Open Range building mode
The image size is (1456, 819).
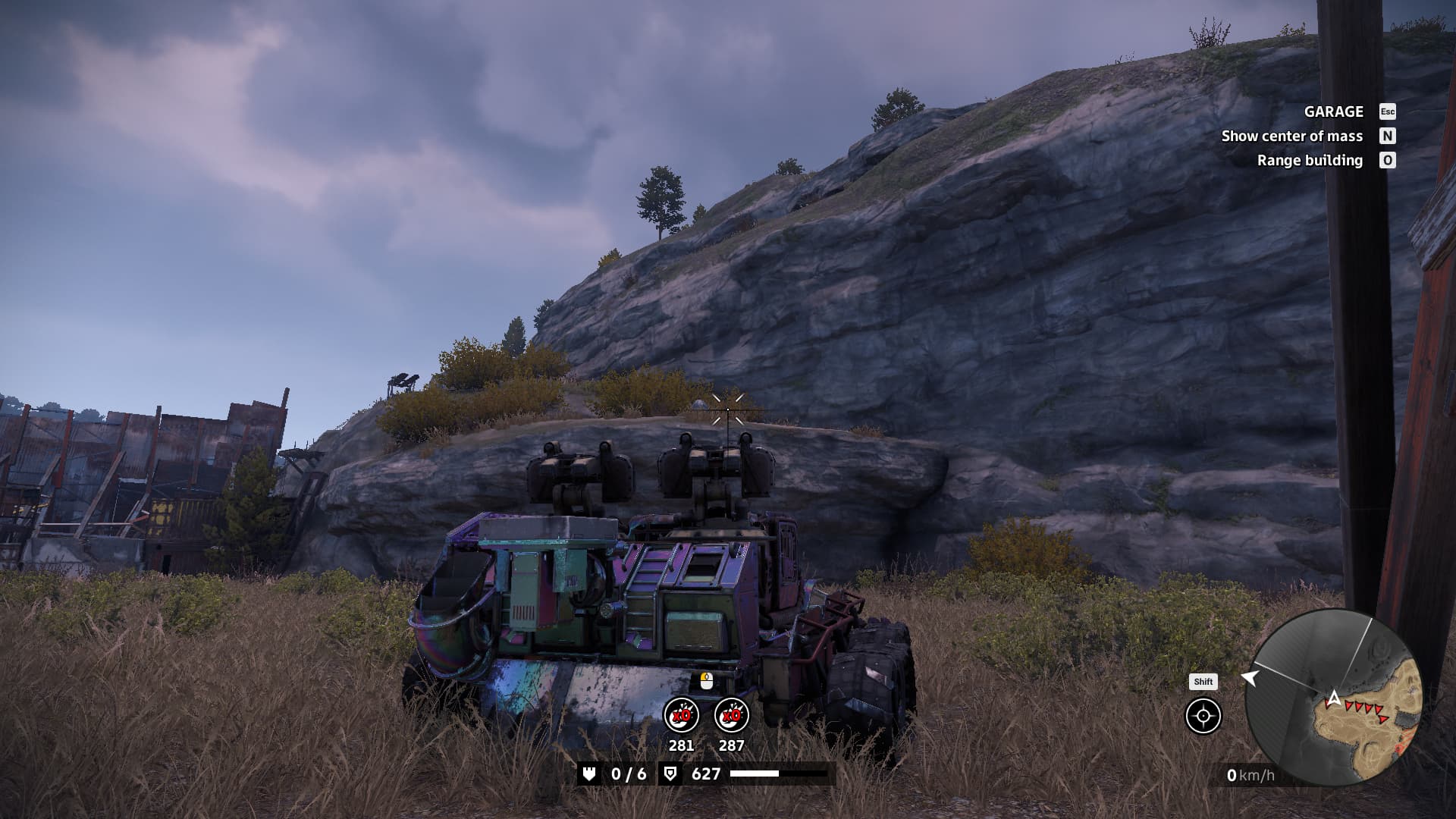(x=1310, y=160)
